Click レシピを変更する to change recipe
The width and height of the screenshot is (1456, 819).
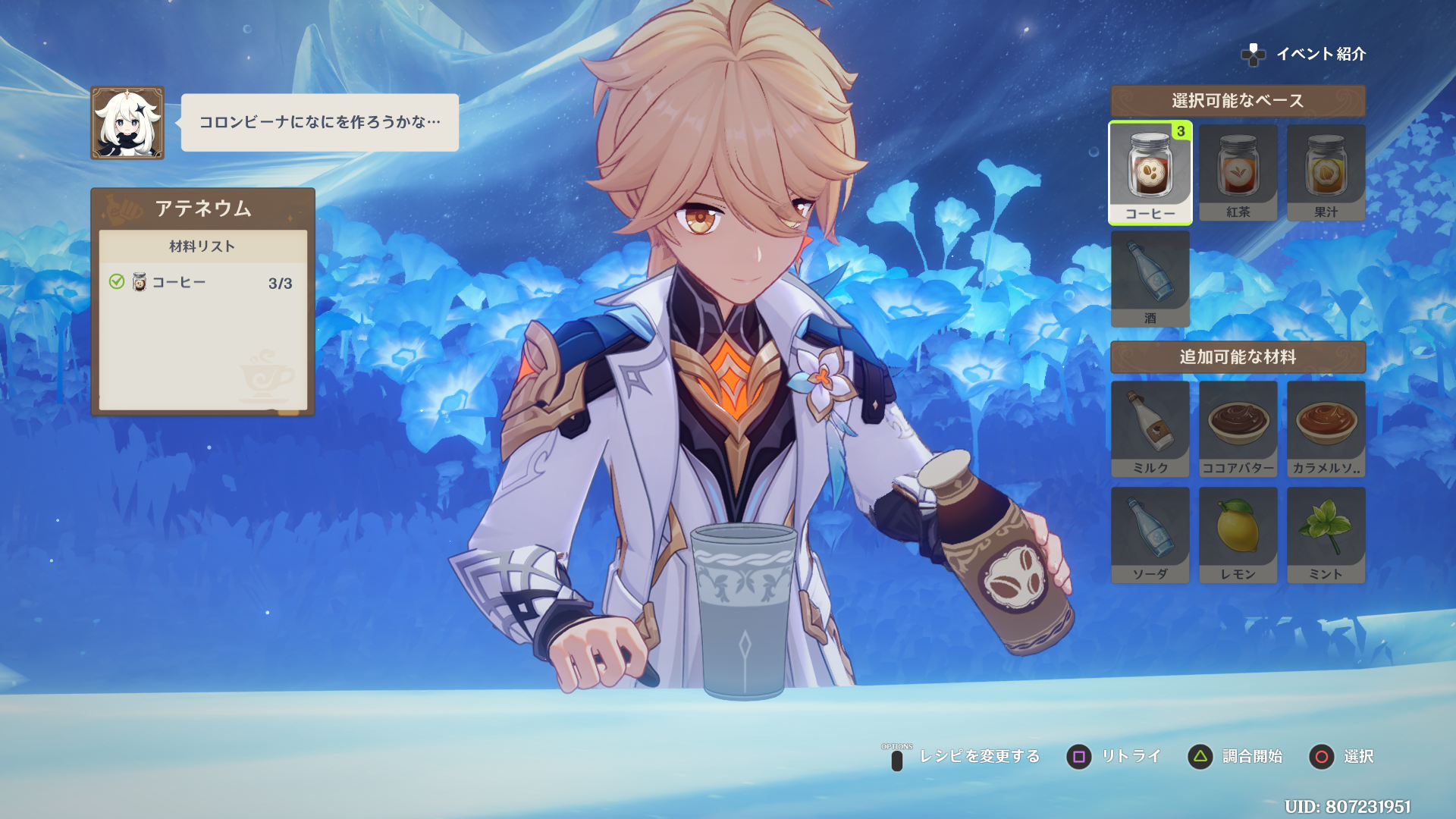tap(963, 756)
